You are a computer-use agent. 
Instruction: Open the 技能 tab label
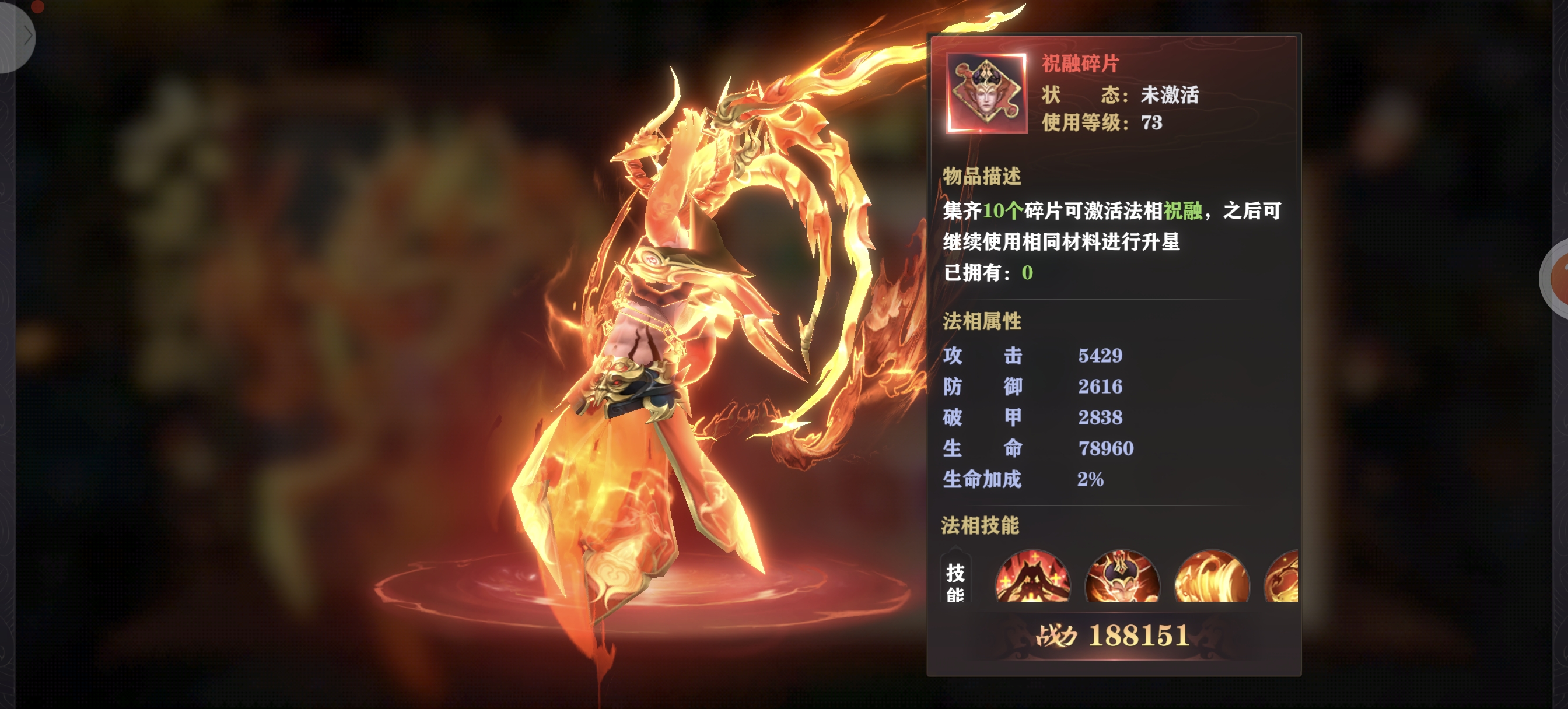[955, 580]
